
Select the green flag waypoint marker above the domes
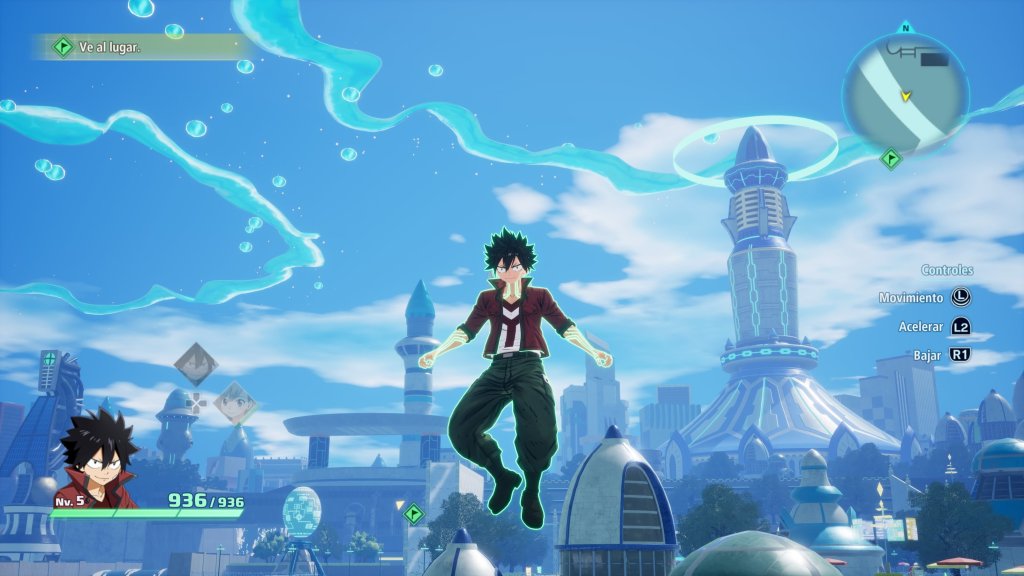coord(414,514)
